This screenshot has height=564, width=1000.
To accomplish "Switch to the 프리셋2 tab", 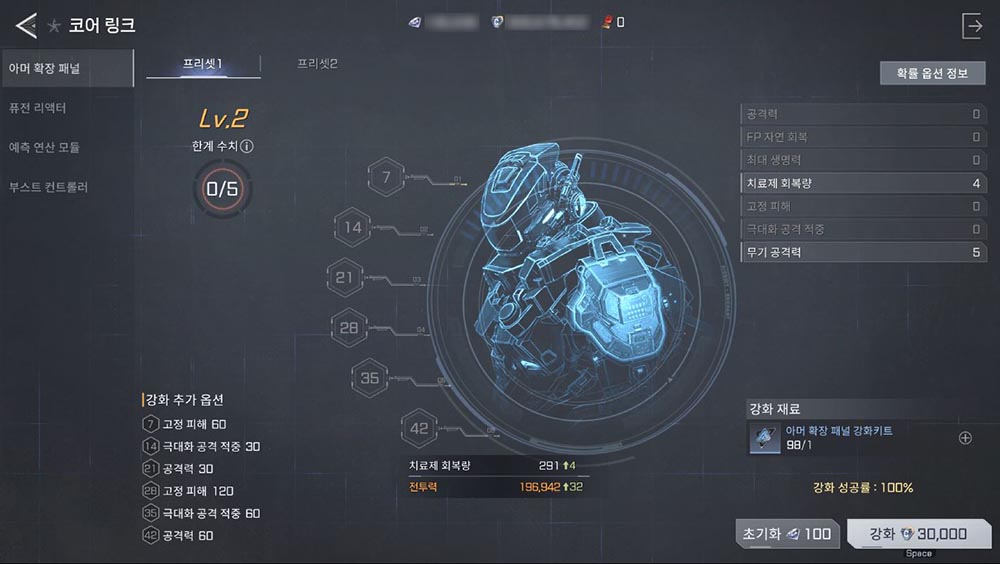I will pos(317,64).
